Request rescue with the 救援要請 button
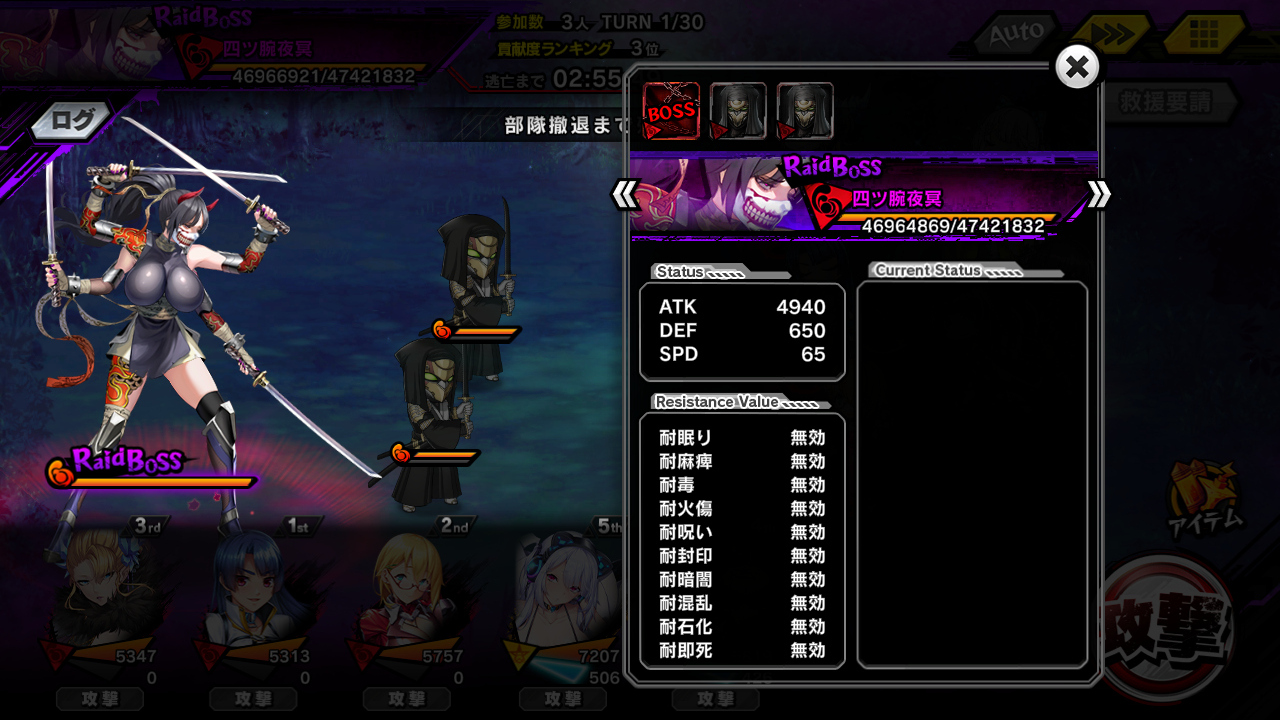This screenshot has height=720, width=1280. click(1166, 102)
